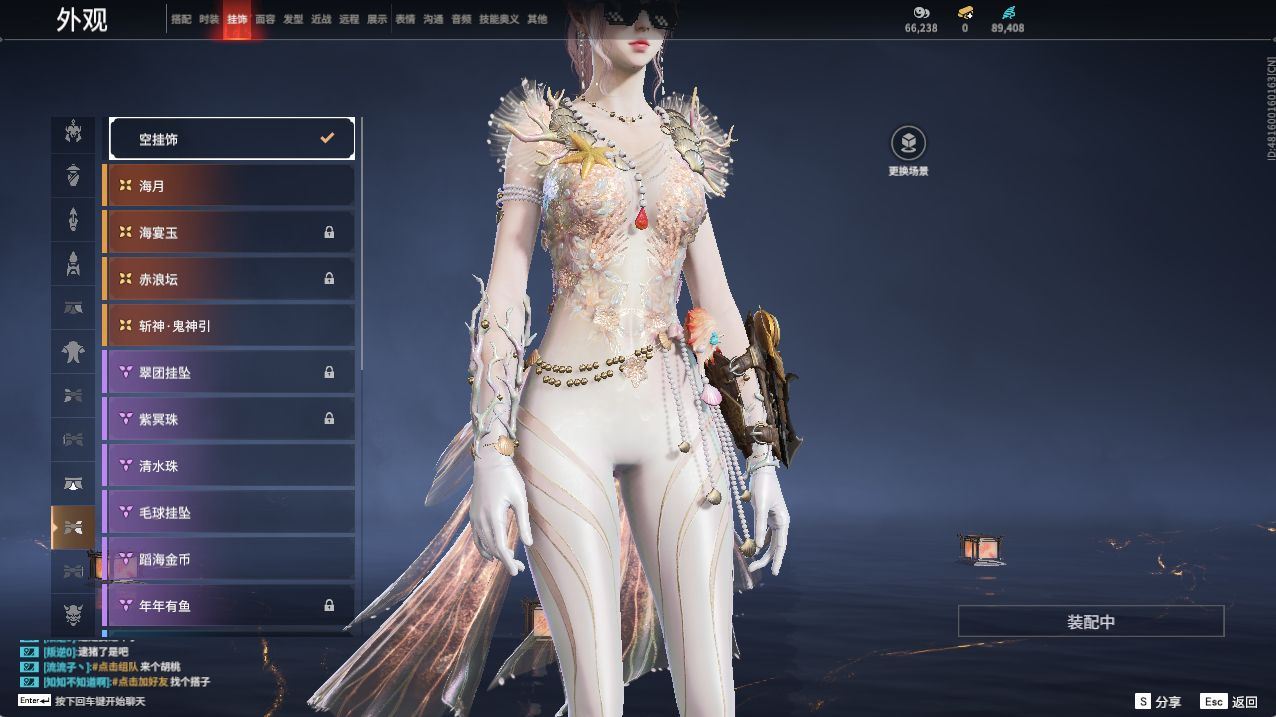Click the 装配中 equip button
Screen dimensions: 1276x717
tap(1090, 621)
